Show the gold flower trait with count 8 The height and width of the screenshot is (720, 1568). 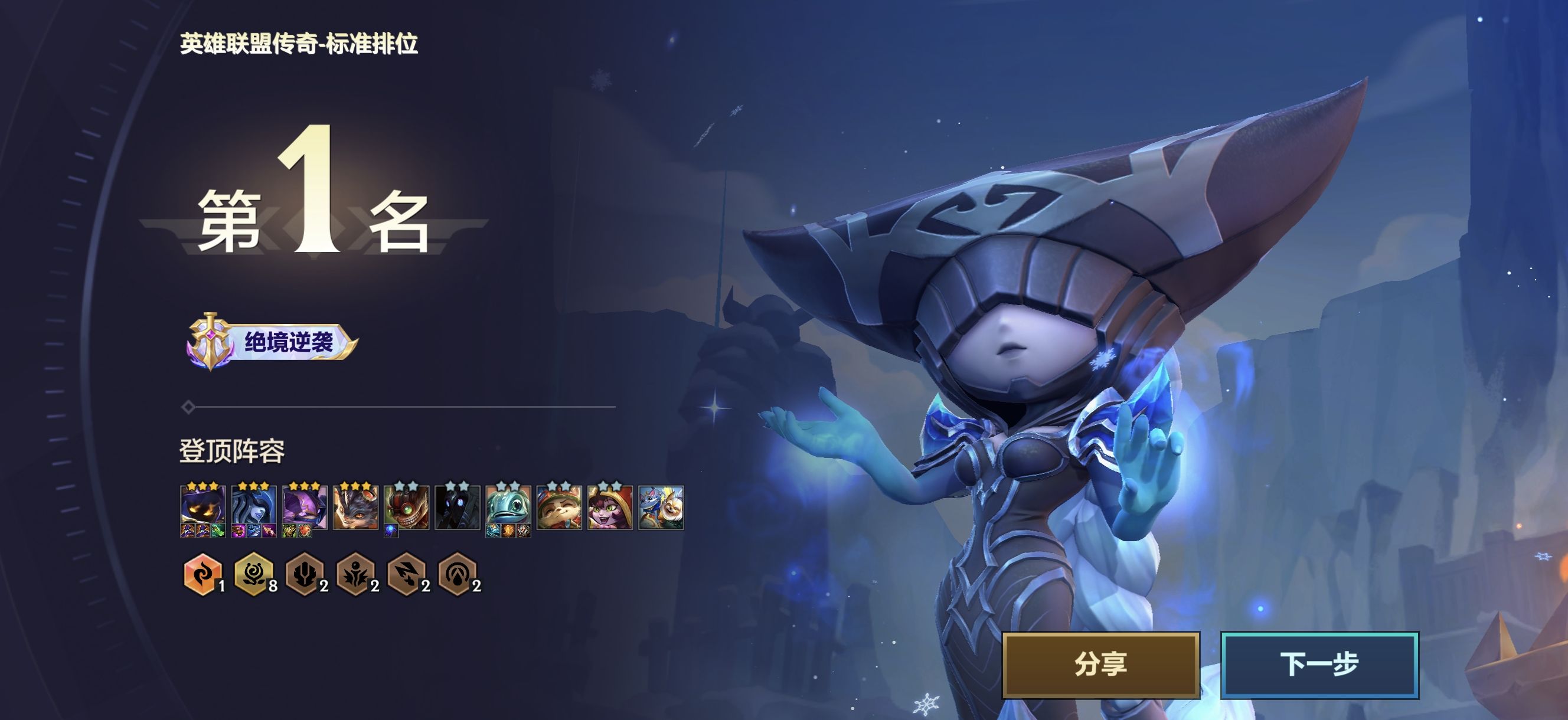253,574
